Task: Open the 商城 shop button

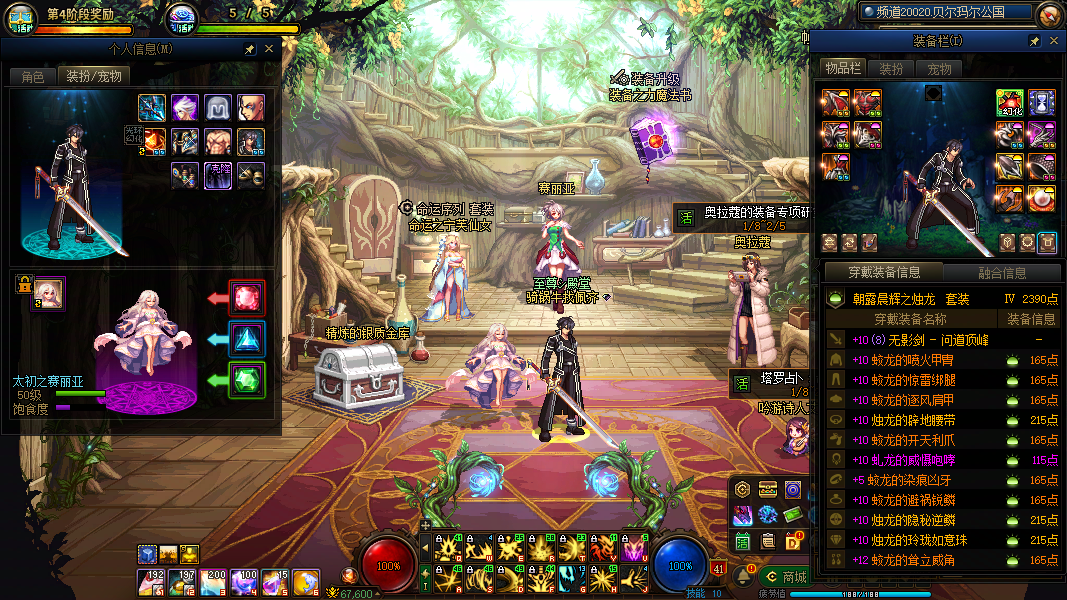Action: click(x=785, y=576)
